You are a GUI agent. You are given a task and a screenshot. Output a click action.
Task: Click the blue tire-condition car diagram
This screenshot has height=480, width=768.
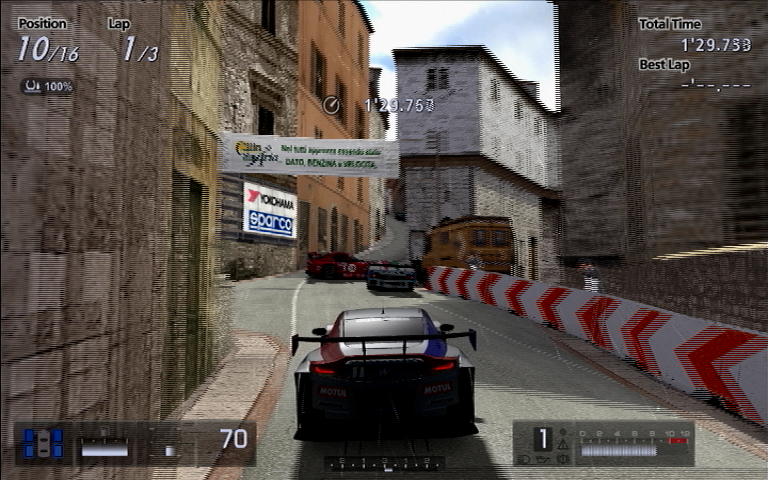click(x=43, y=442)
